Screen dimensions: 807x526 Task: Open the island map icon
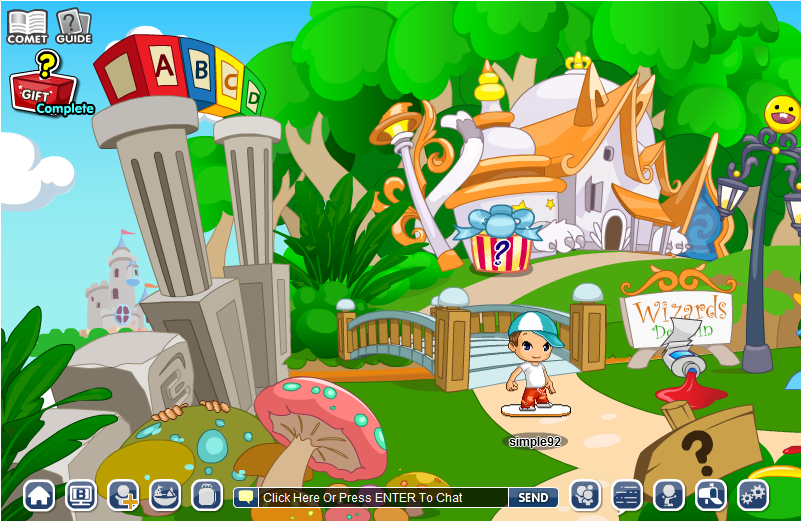[165, 494]
